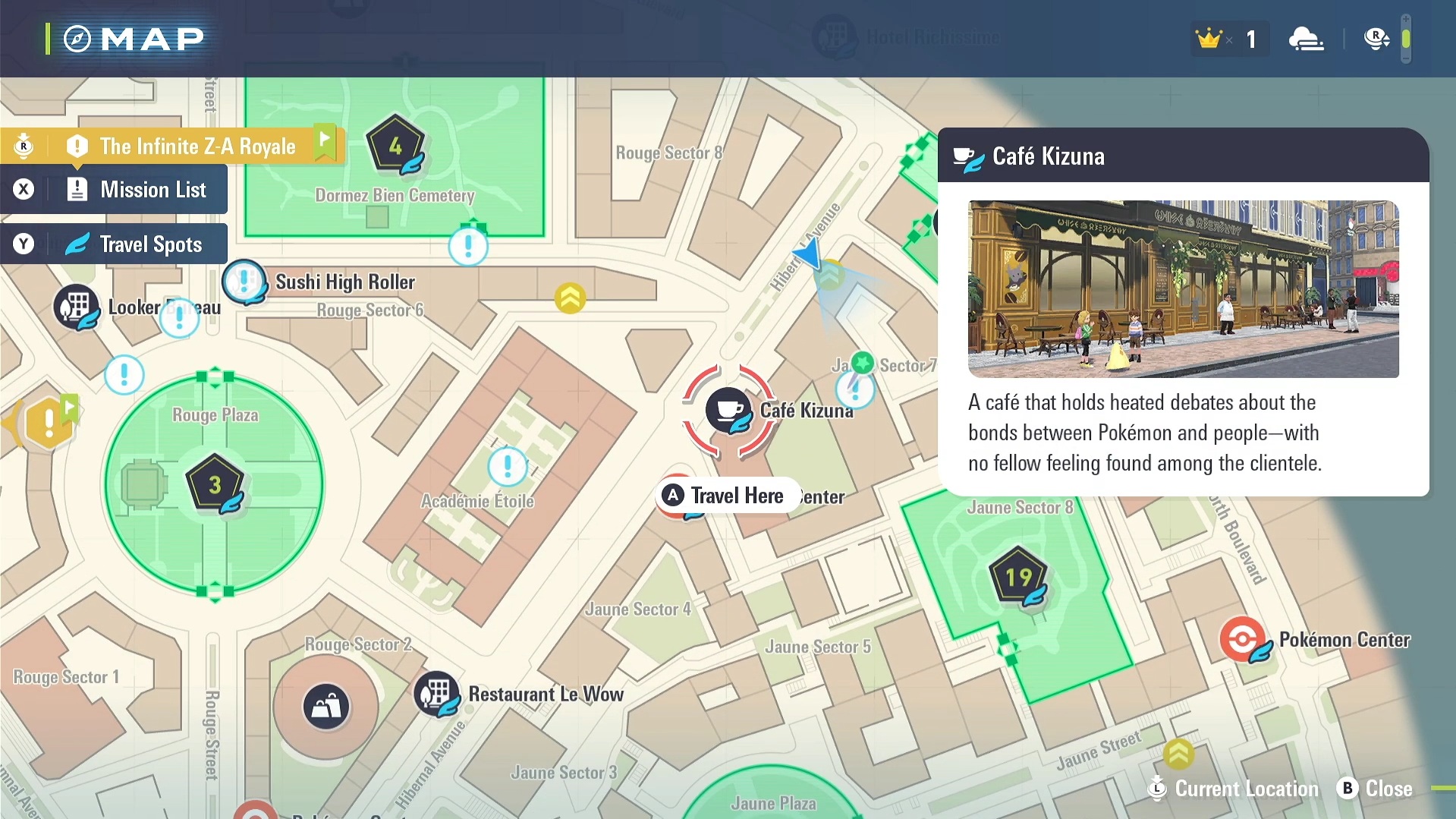Pick the Sushi High Roller marker
1456x819 pixels.
tap(244, 282)
